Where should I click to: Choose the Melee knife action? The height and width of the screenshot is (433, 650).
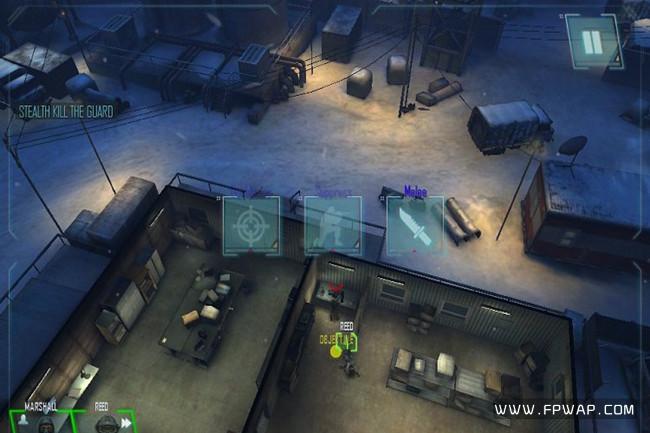coord(415,224)
